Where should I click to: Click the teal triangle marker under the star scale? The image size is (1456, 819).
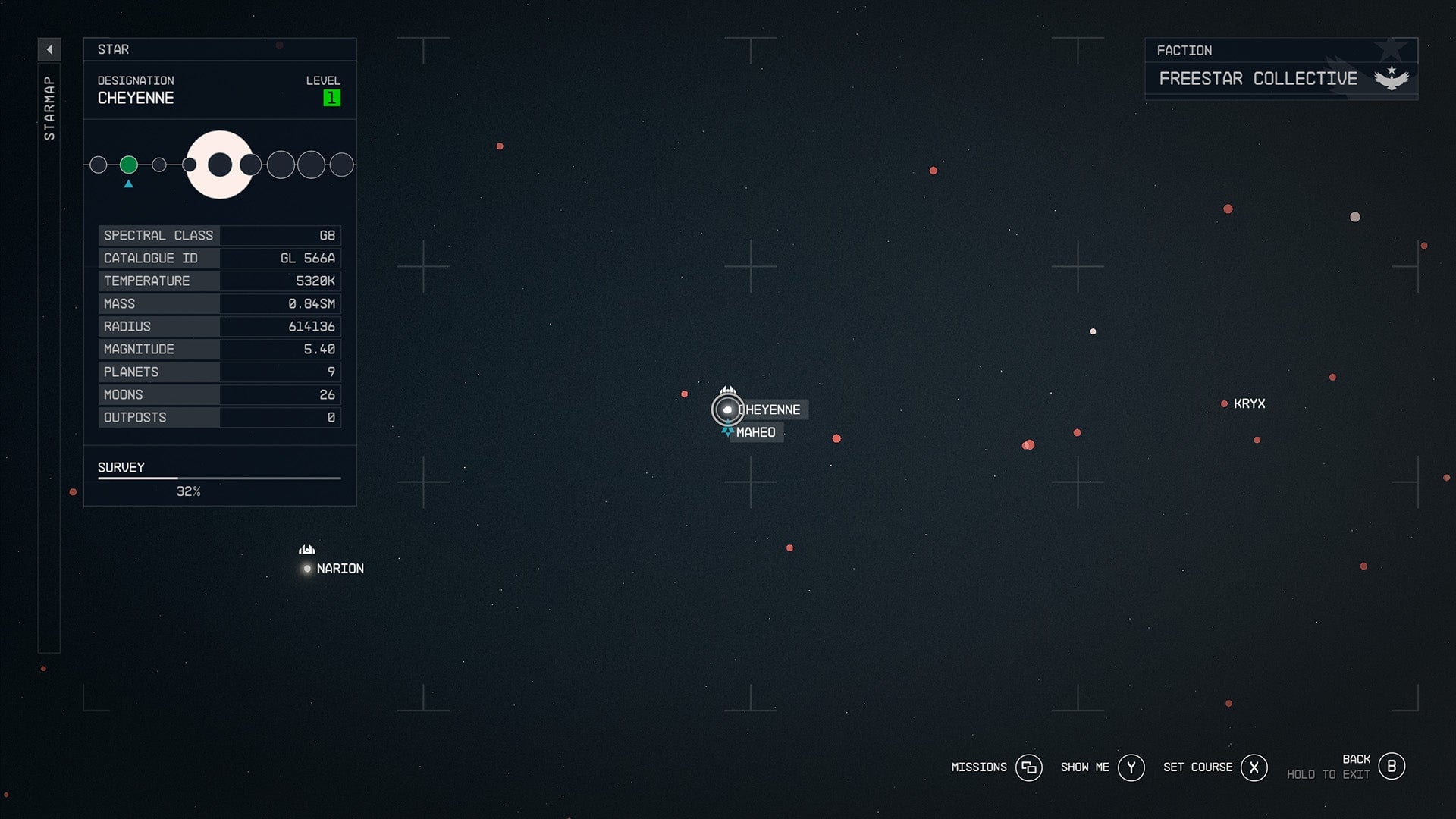click(x=128, y=183)
